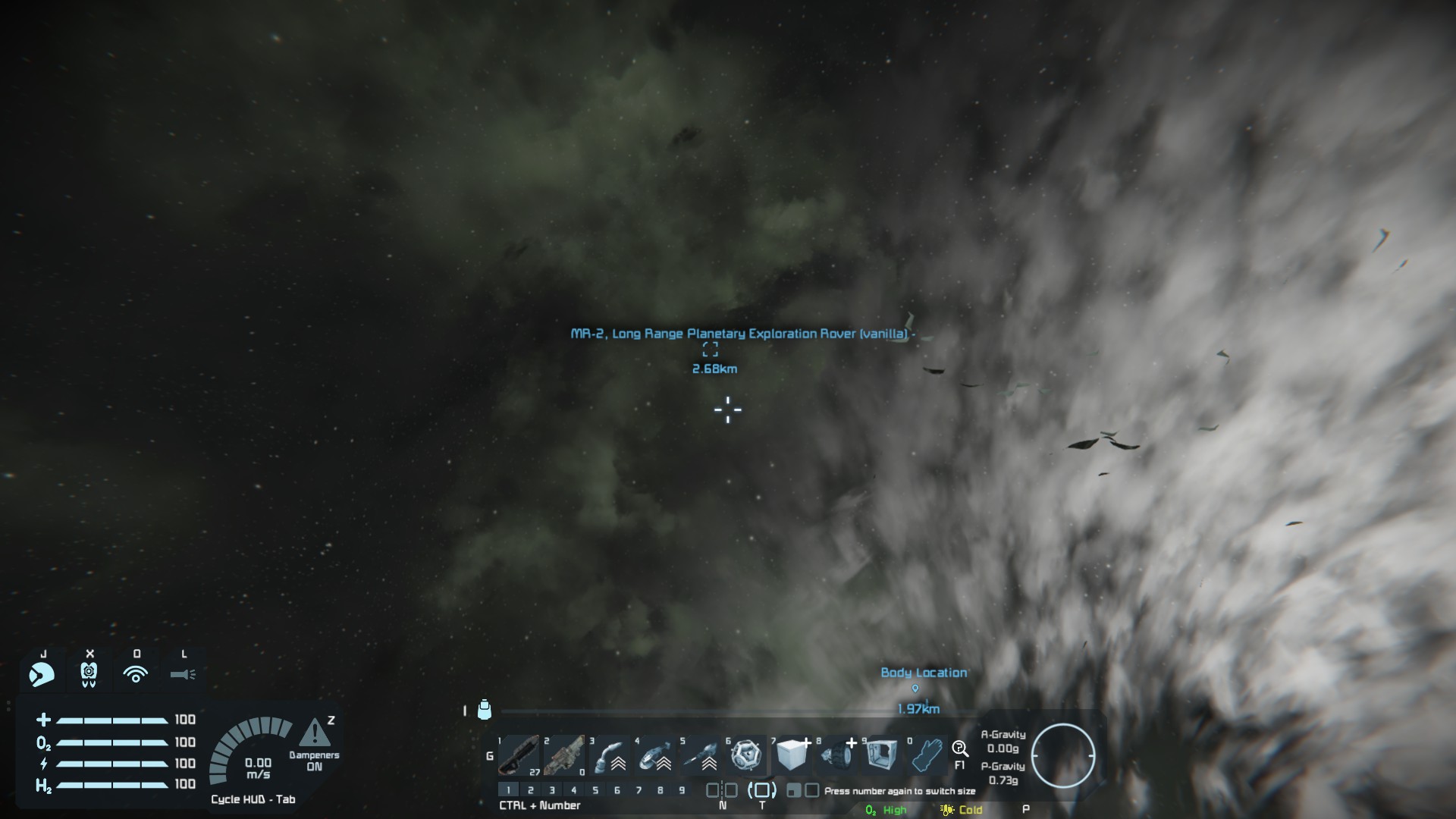The width and height of the screenshot is (1456, 819).
Task: Switch to toolbar page 5
Action: pos(595,790)
